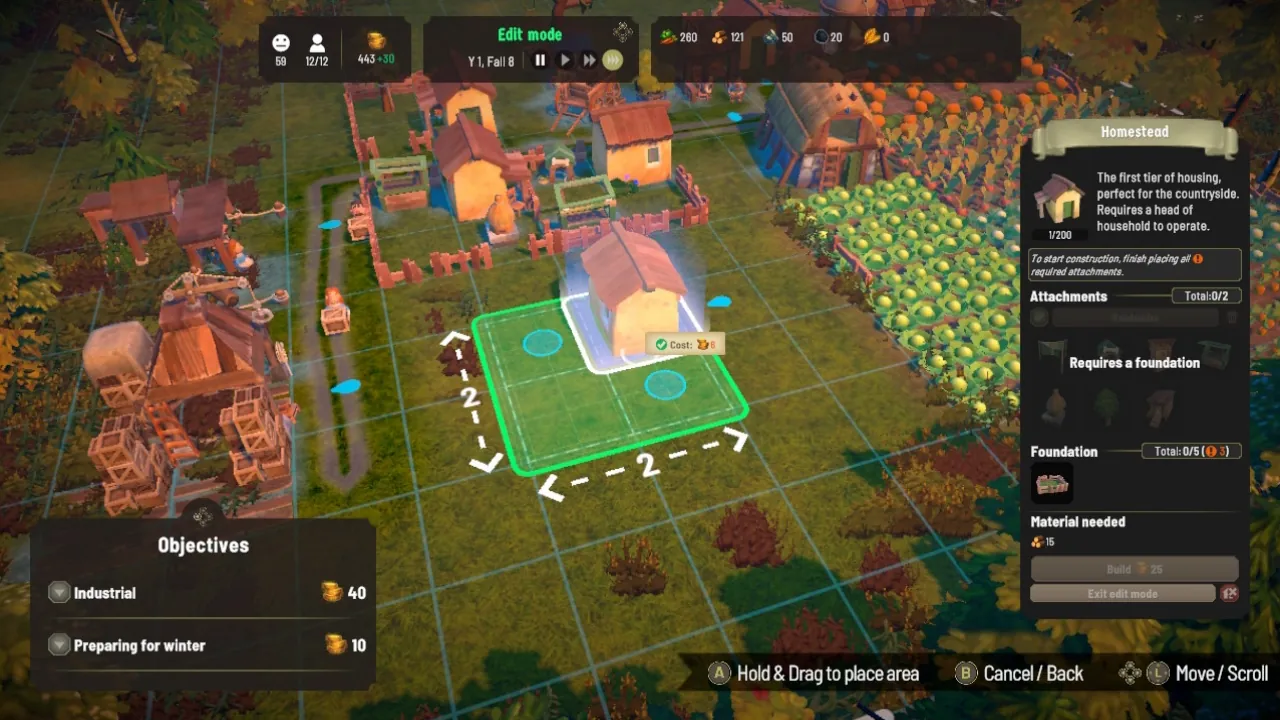Click the wood resource icon showing 121
The width and height of the screenshot is (1280, 720).
718,37
